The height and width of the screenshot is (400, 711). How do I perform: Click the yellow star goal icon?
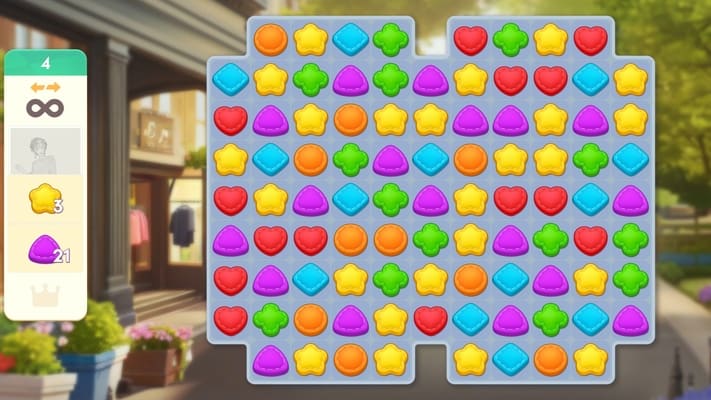point(43,200)
